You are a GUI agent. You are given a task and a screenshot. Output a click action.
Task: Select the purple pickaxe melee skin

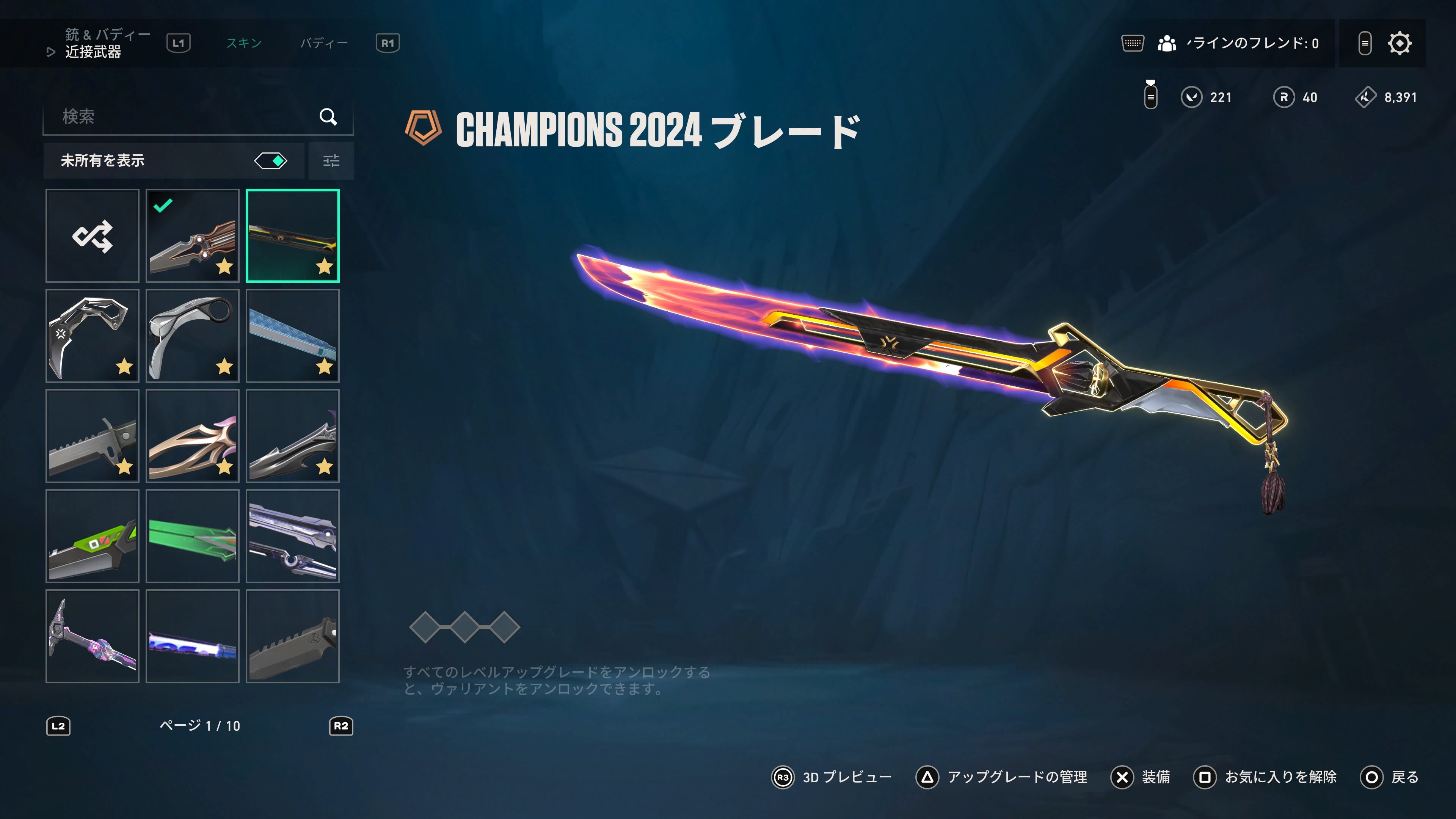pos(92,636)
